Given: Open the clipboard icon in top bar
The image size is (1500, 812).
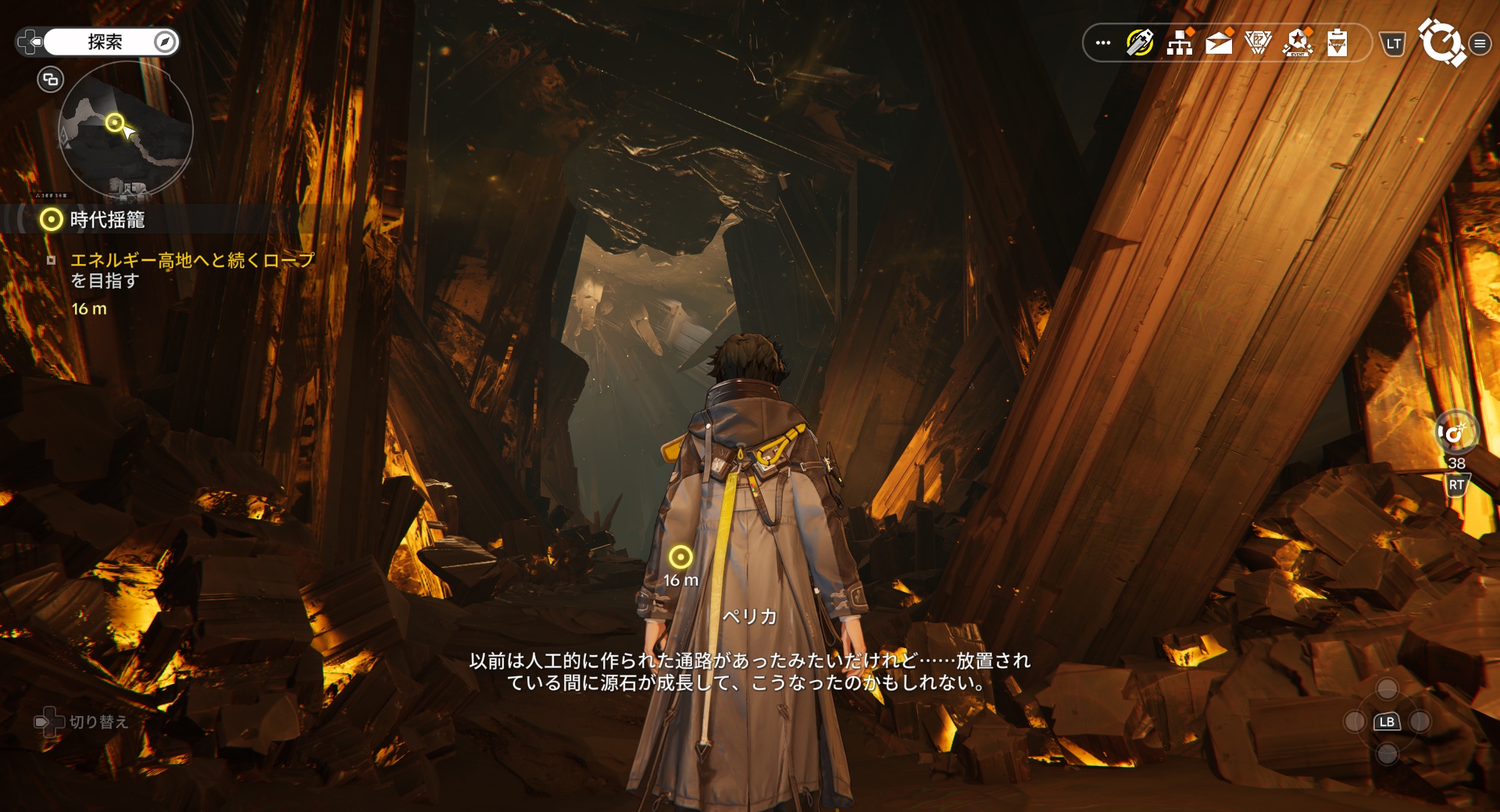Looking at the screenshot, I should pyautogui.click(x=1337, y=43).
